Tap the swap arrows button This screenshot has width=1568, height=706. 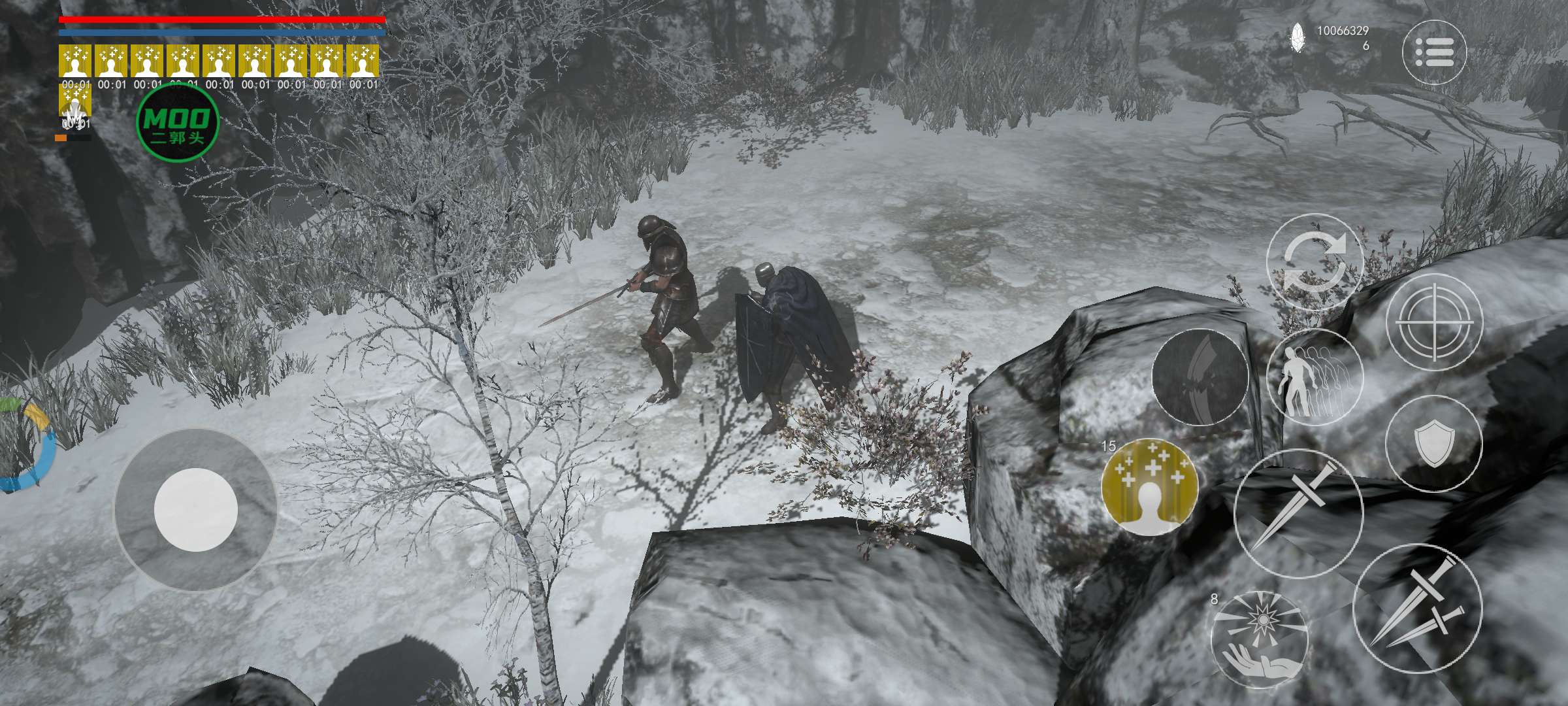(1315, 262)
